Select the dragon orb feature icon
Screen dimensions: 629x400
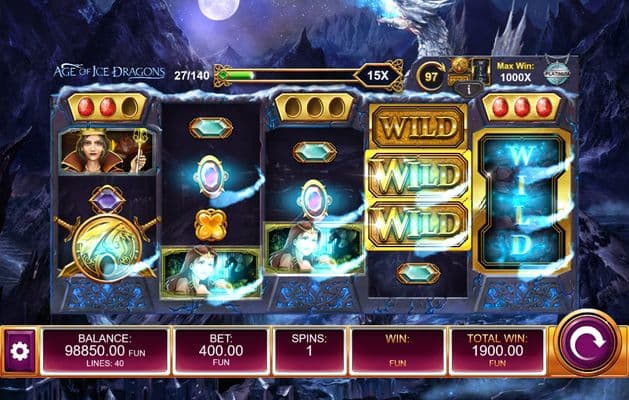pyautogui.click(x=460, y=69)
